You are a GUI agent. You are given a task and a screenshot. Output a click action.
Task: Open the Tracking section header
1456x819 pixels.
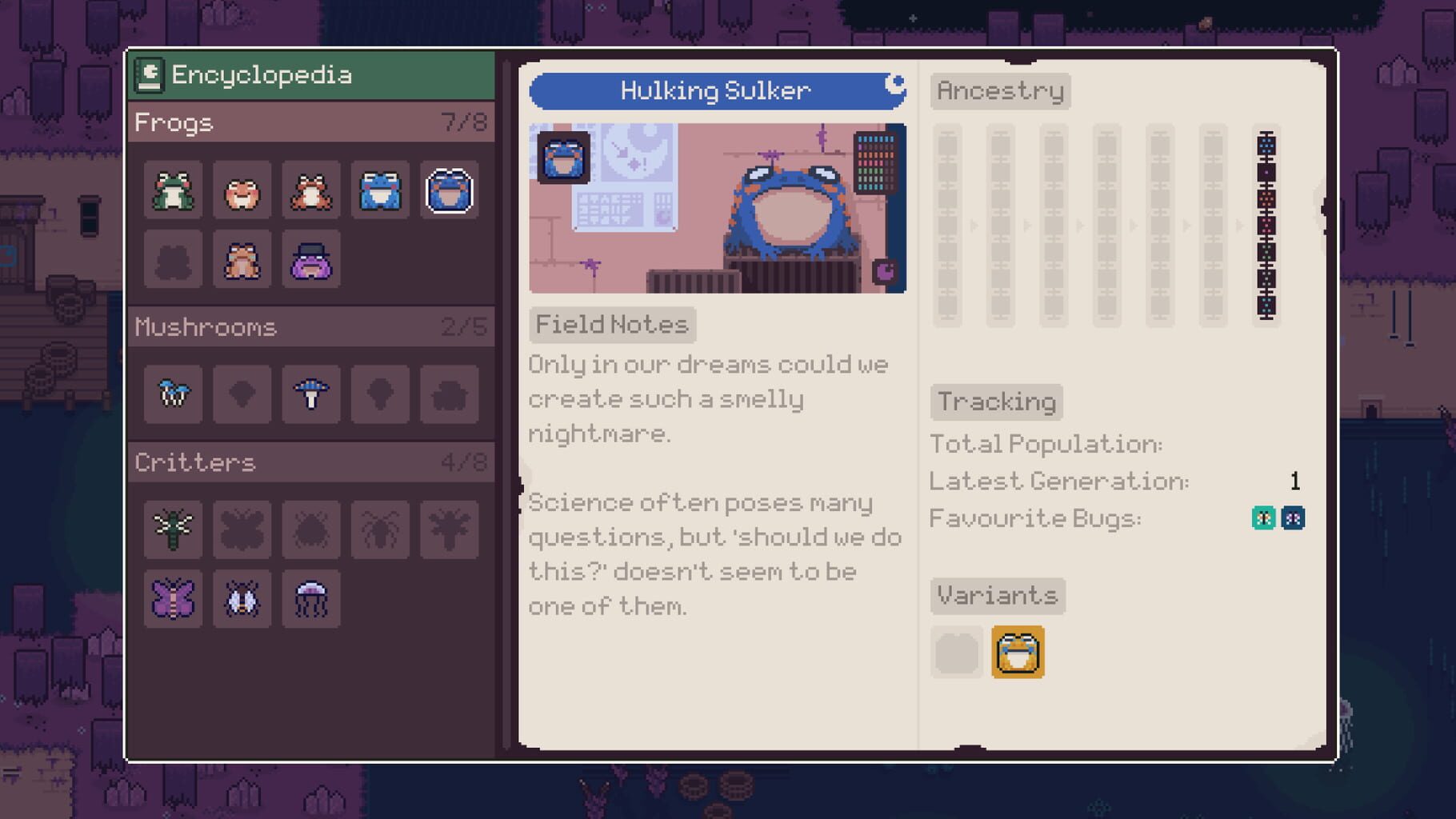[996, 402]
